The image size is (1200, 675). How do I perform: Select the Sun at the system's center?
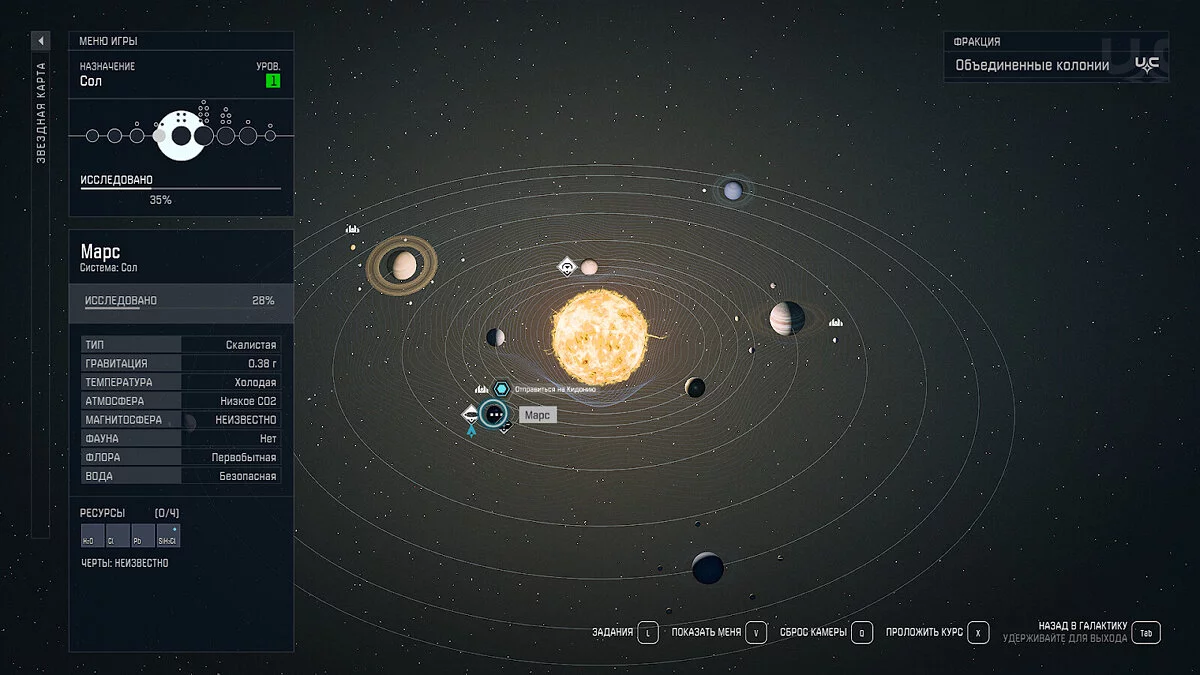pos(599,336)
